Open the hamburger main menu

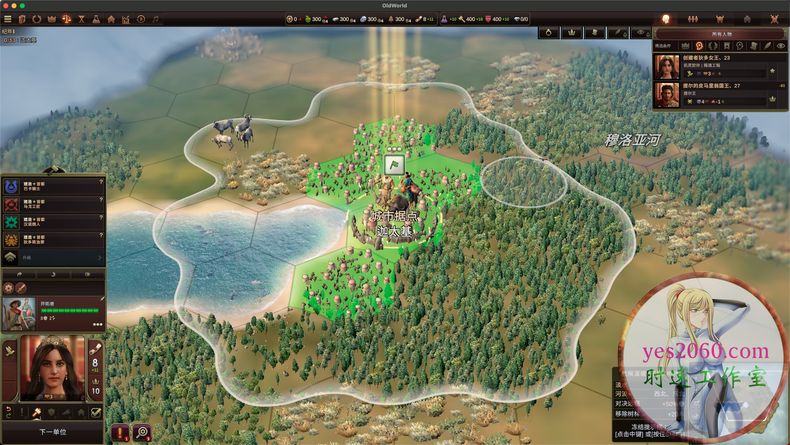coord(8,18)
